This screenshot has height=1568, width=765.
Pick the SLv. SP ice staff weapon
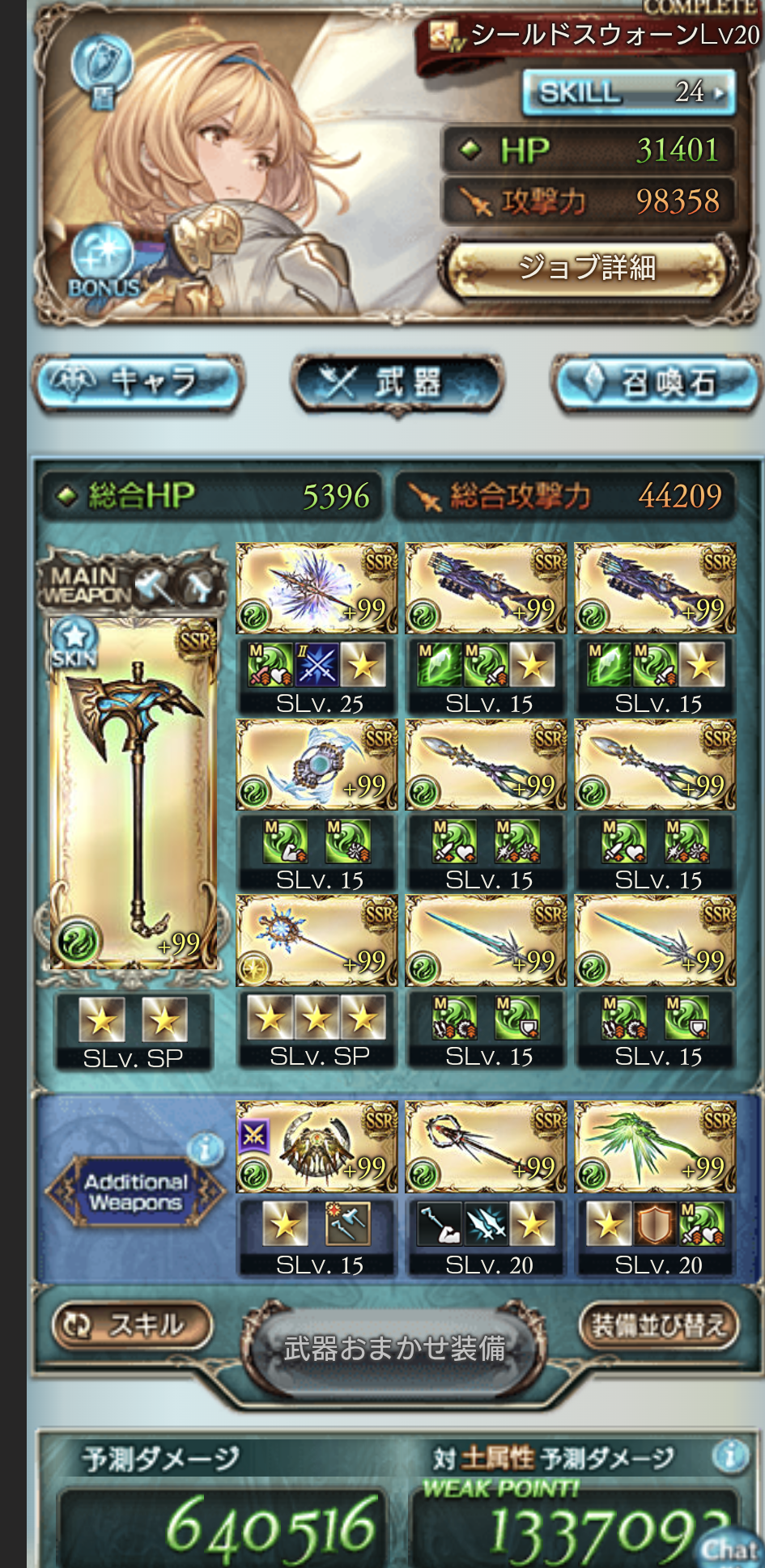coord(317,941)
